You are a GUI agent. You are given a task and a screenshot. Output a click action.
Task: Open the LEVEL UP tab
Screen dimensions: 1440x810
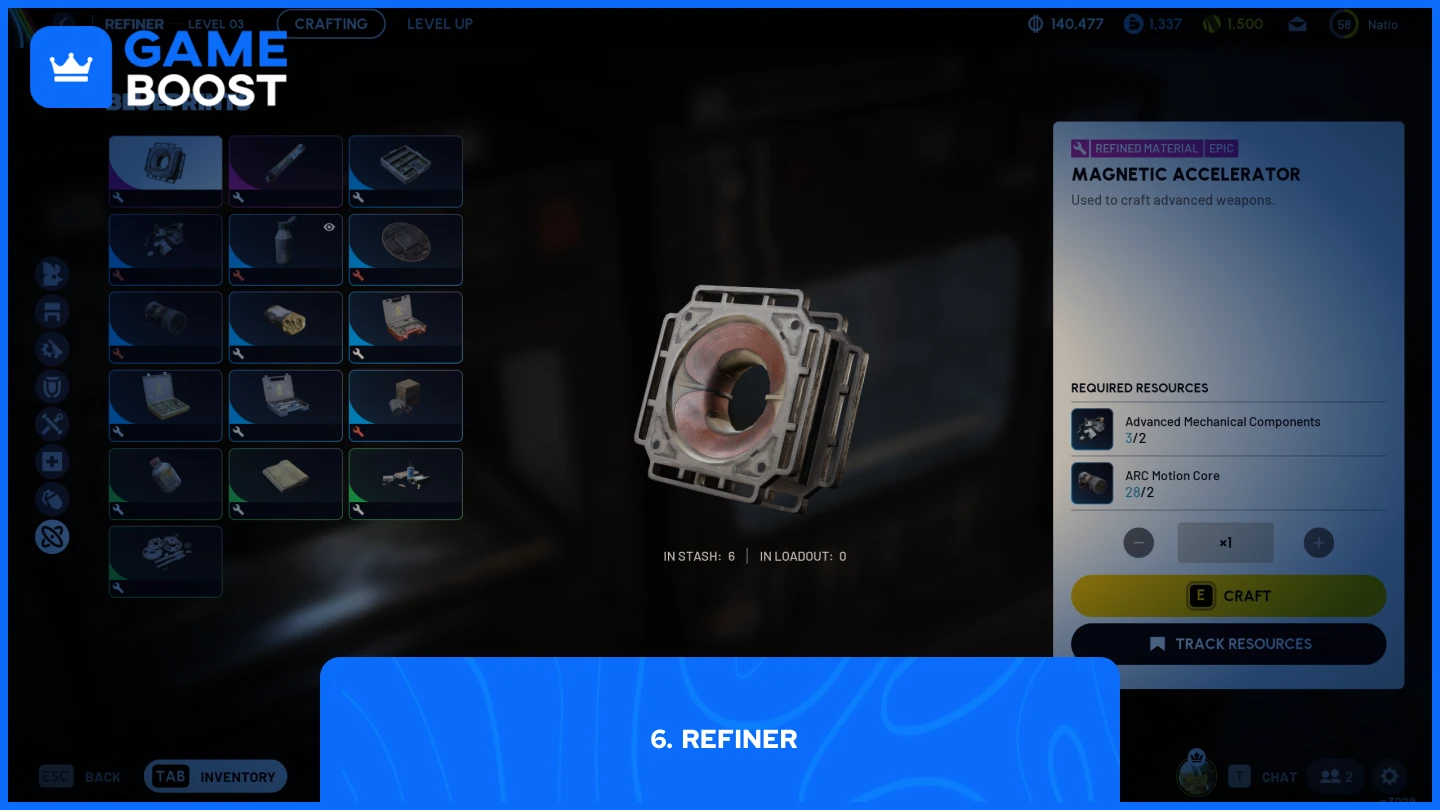[440, 23]
